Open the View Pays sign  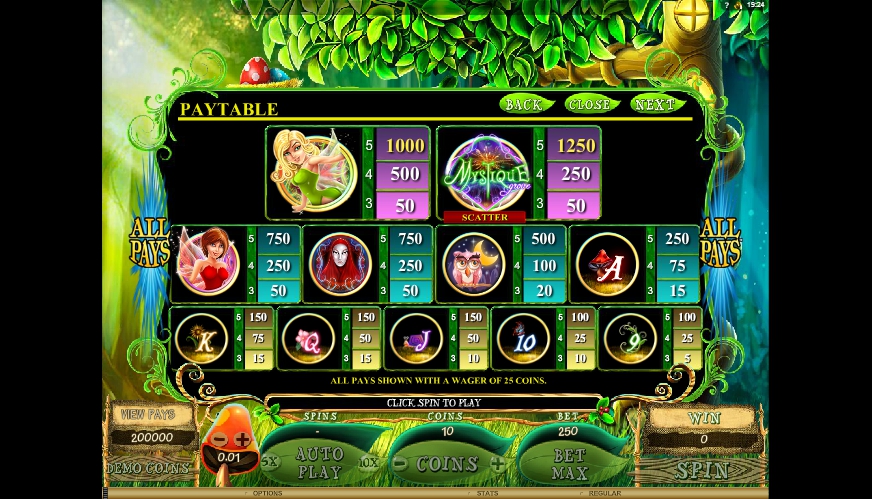pos(147,414)
